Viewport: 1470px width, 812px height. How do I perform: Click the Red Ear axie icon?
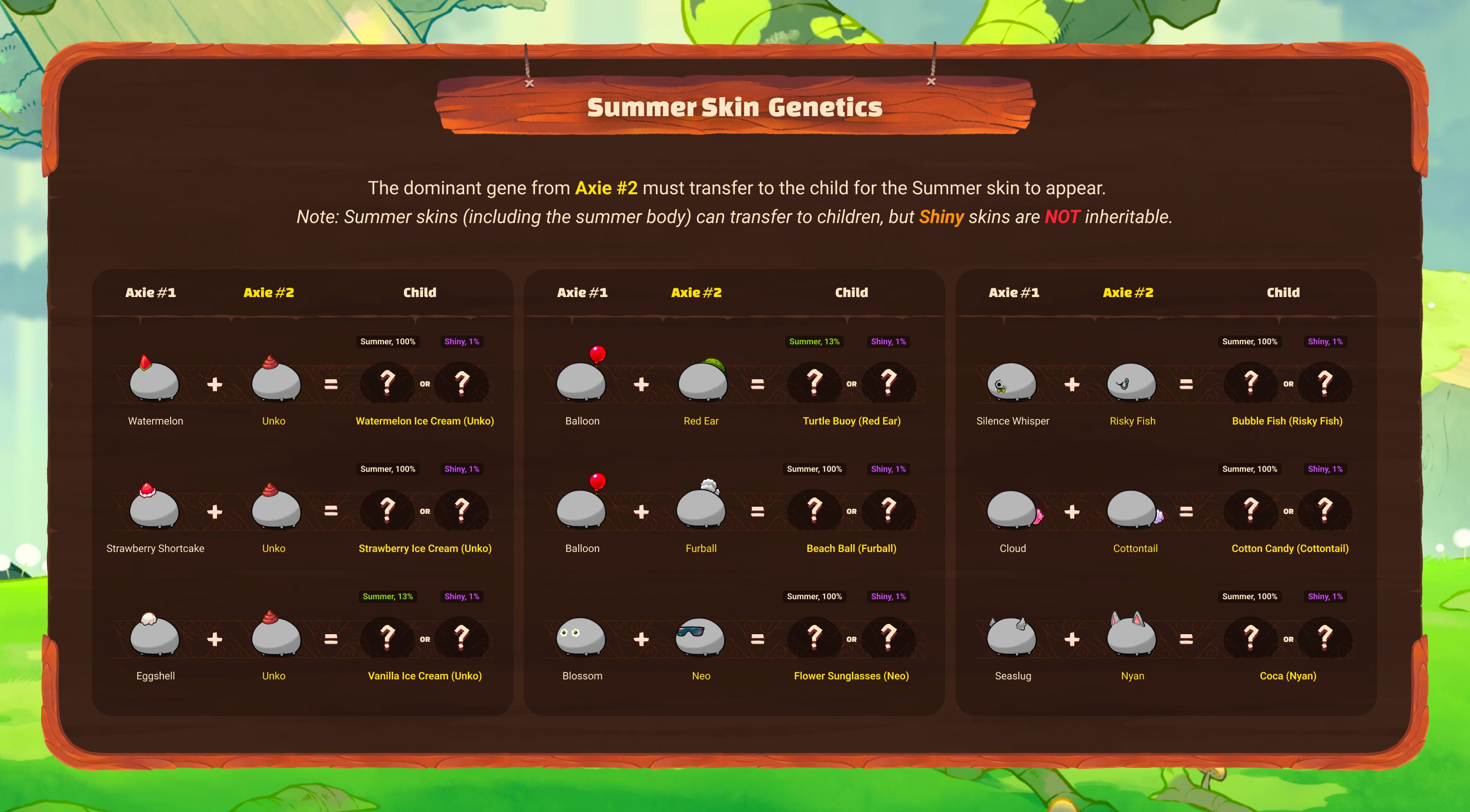click(701, 383)
